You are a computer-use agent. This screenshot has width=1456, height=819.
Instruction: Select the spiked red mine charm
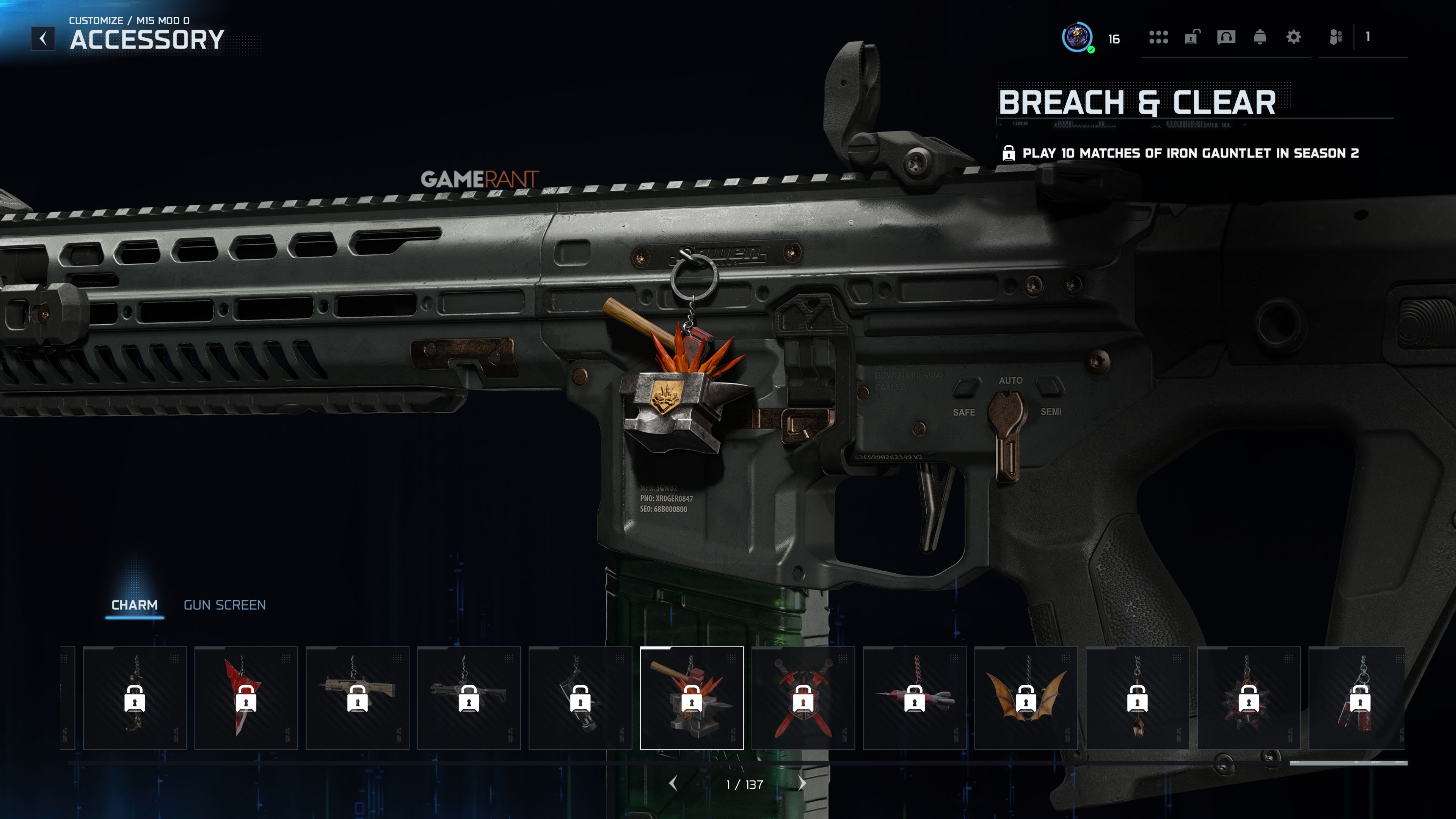point(1248,698)
